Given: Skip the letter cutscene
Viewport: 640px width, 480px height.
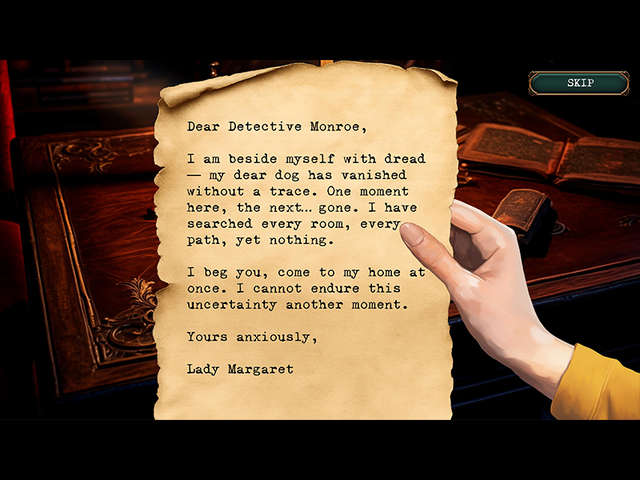Looking at the screenshot, I should (579, 83).
